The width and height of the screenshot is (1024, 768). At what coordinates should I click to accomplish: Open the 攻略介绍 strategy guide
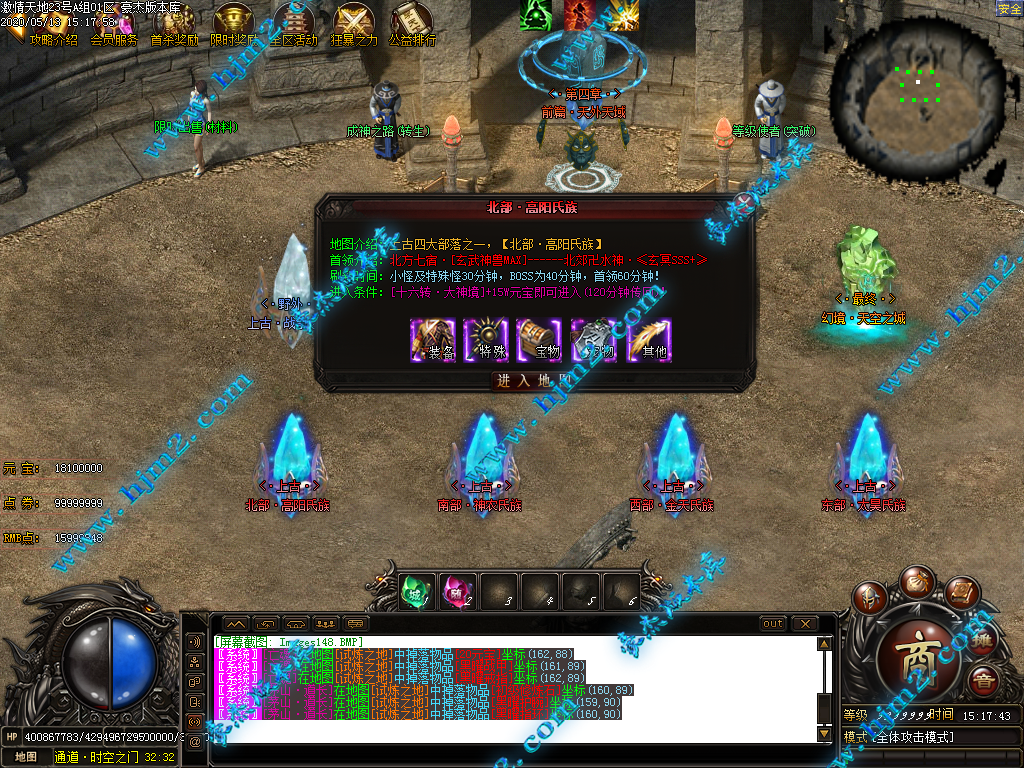coord(52,41)
